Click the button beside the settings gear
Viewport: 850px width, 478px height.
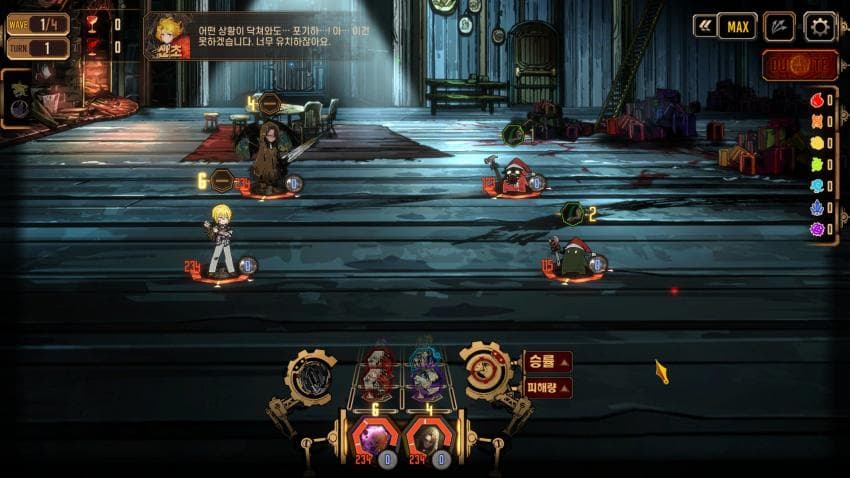tap(779, 26)
